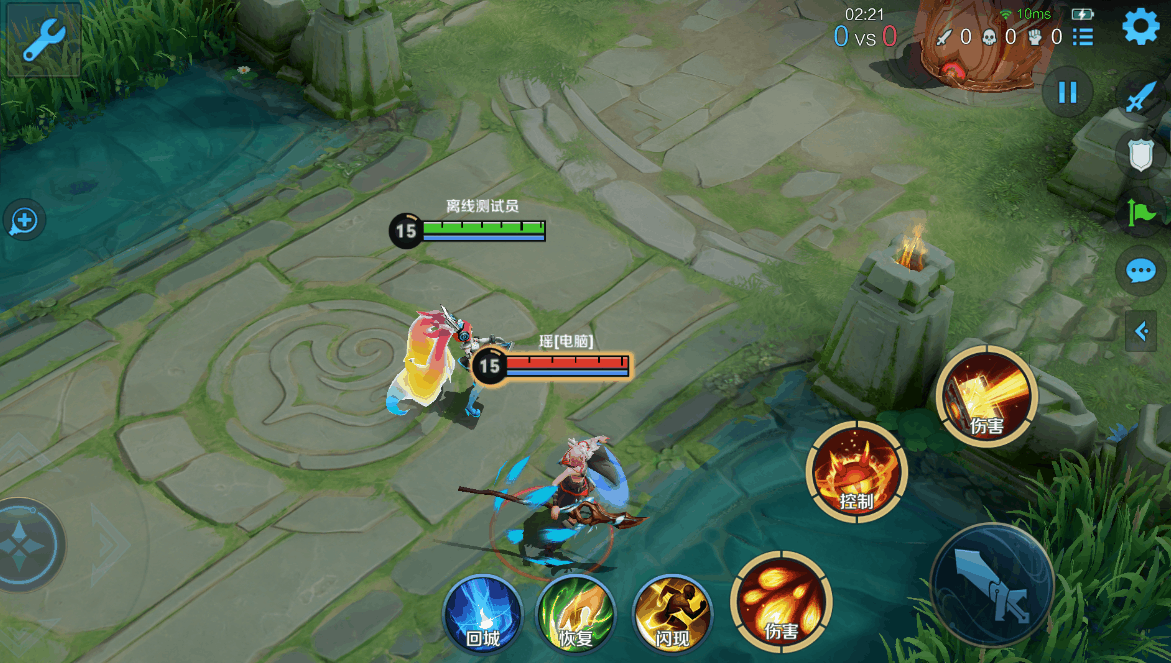The height and width of the screenshot is (663, 1171).
Task: Collapse the side panel with the arrow
Action: (x=1141, y=331)
